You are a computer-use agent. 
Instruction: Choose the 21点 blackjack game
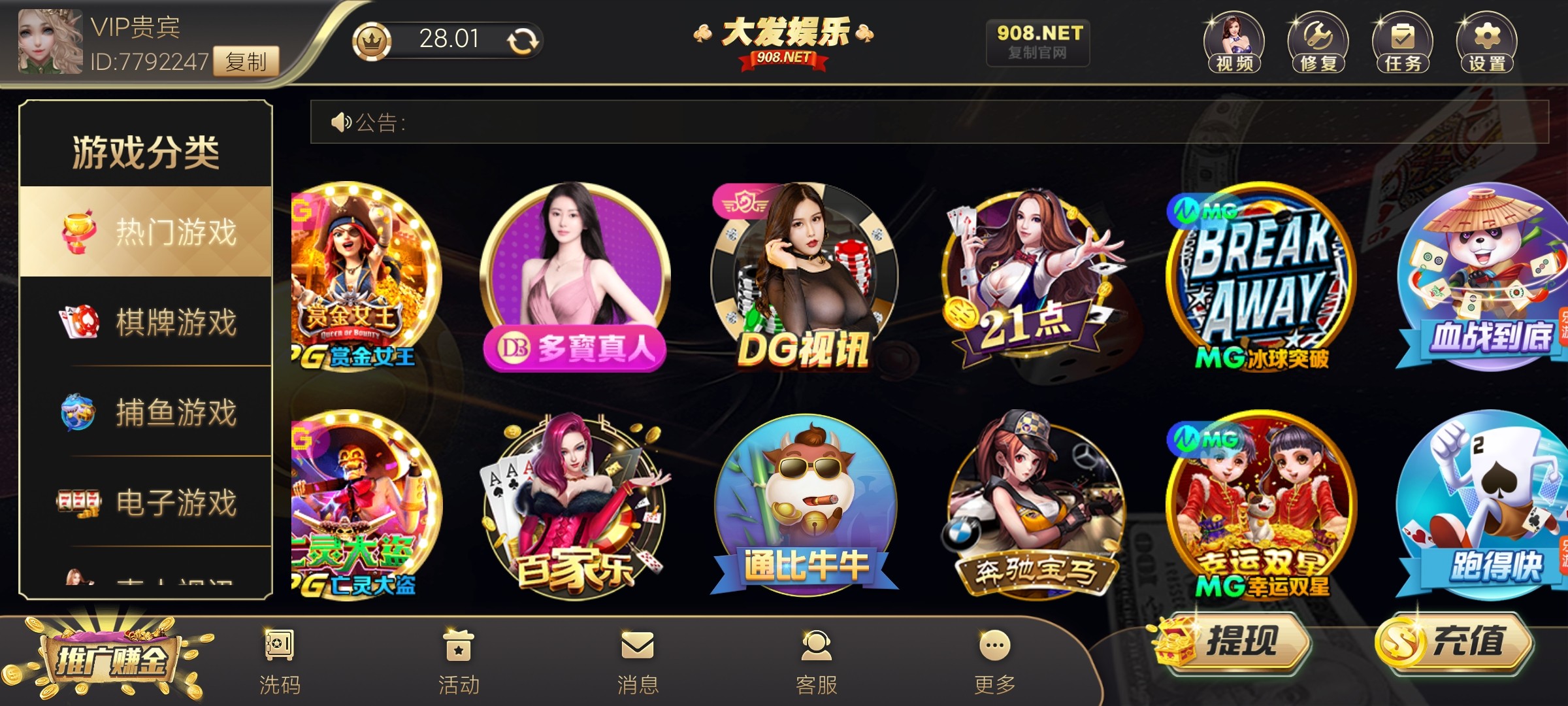[x=1034, y=278]
